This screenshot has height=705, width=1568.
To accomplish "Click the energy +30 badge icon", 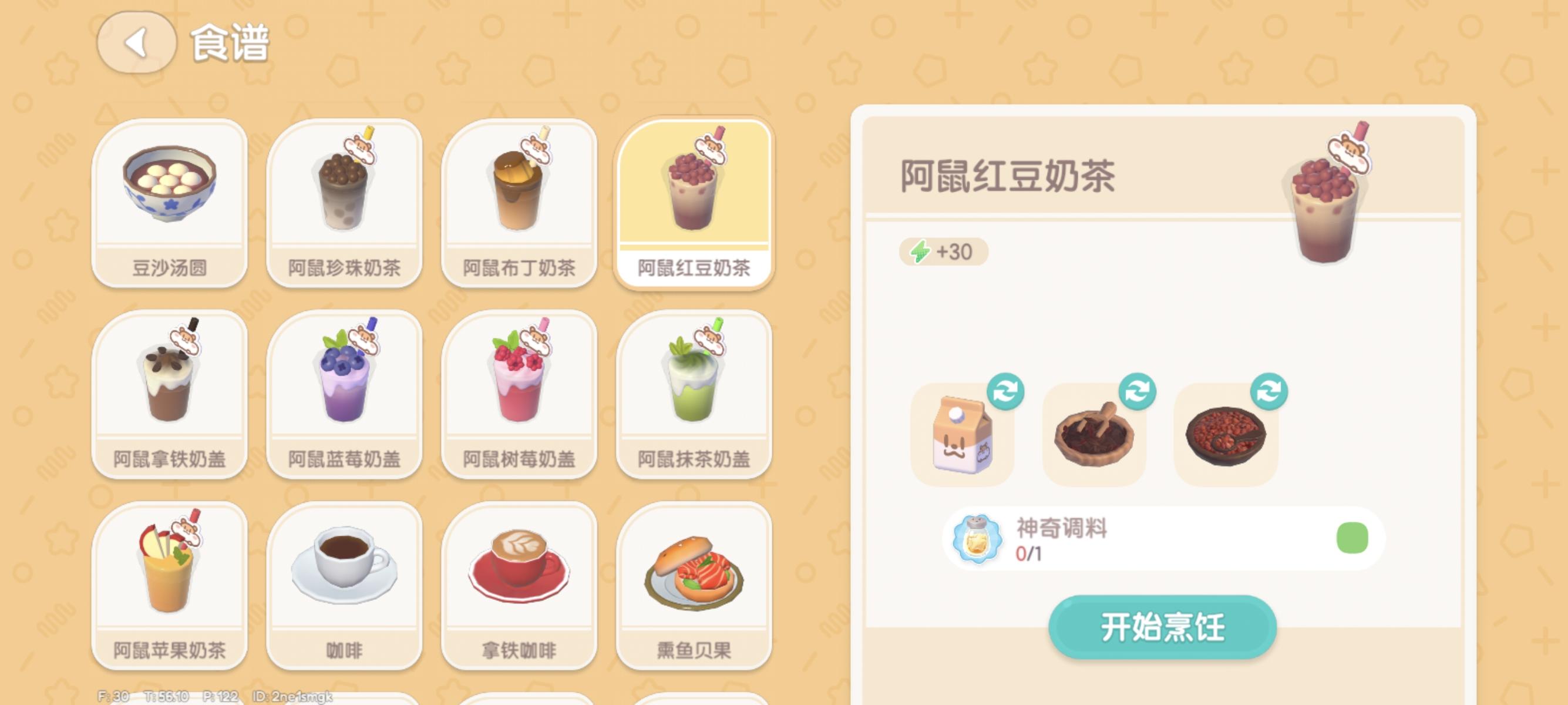I will click(x=944, y=251).
